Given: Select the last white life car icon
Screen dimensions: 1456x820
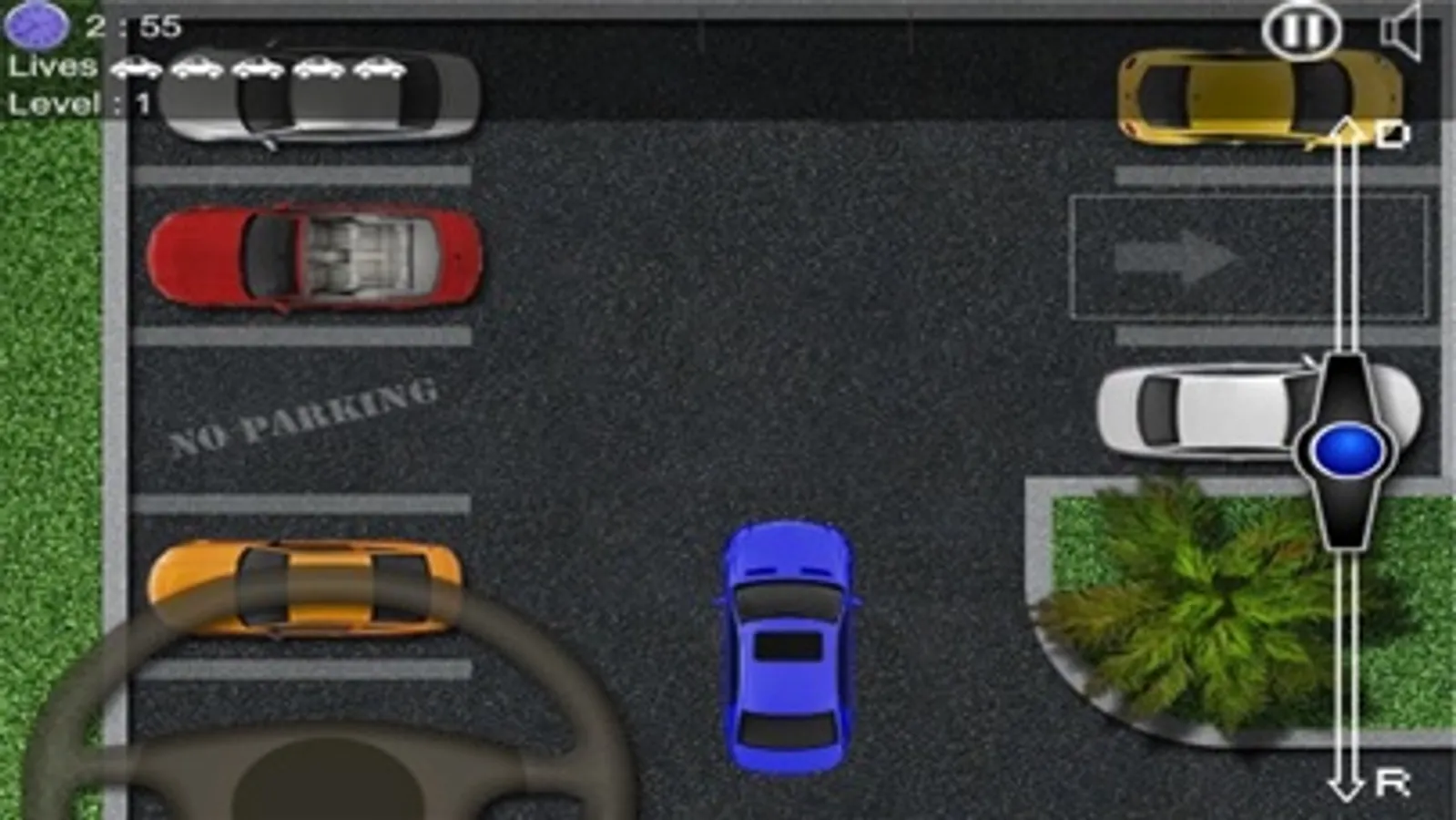Looking at the screenshot, I should tap(377, 68).
